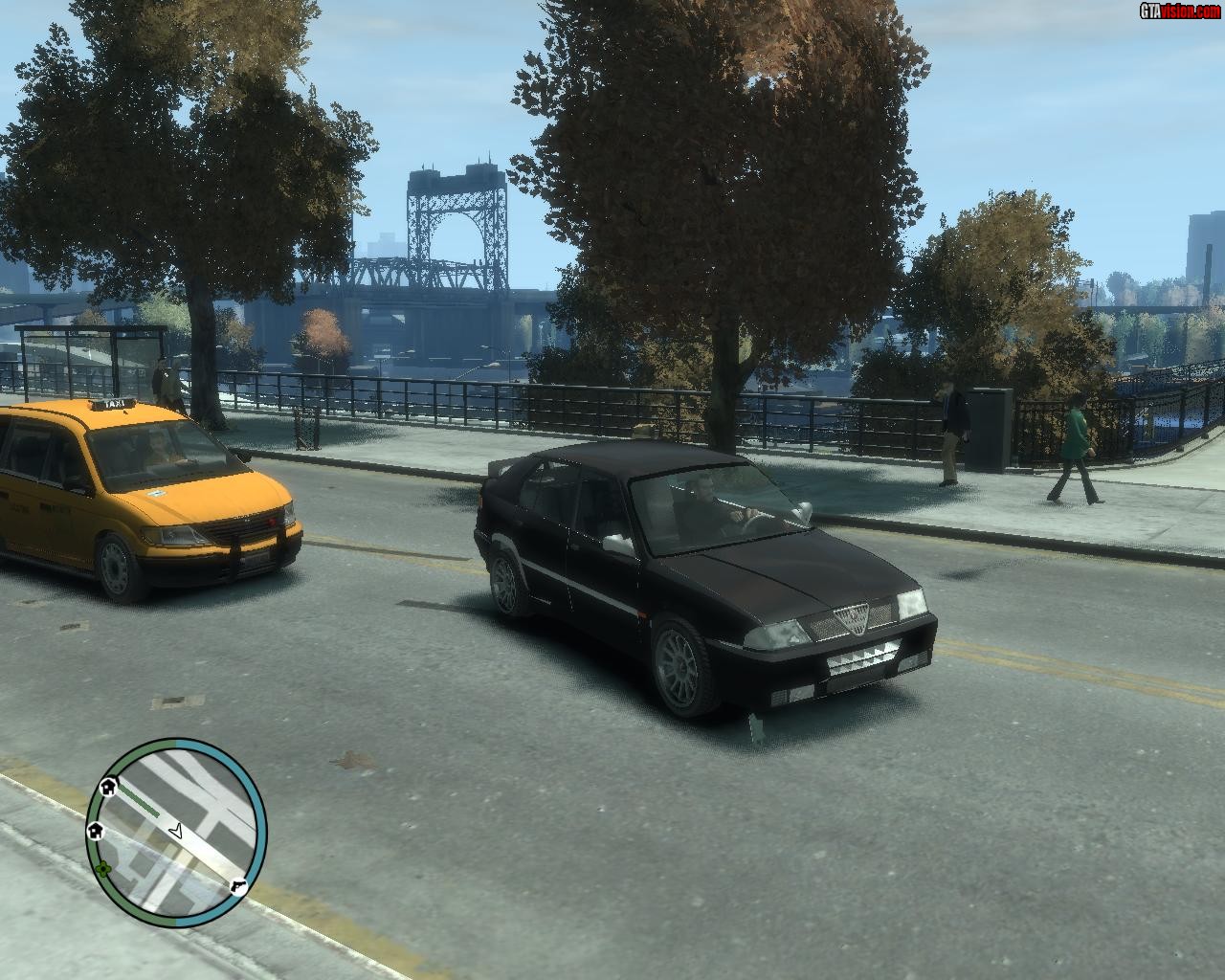Select the green clover marker on the minimap
Screen dimensions: 1225x980
102,869
